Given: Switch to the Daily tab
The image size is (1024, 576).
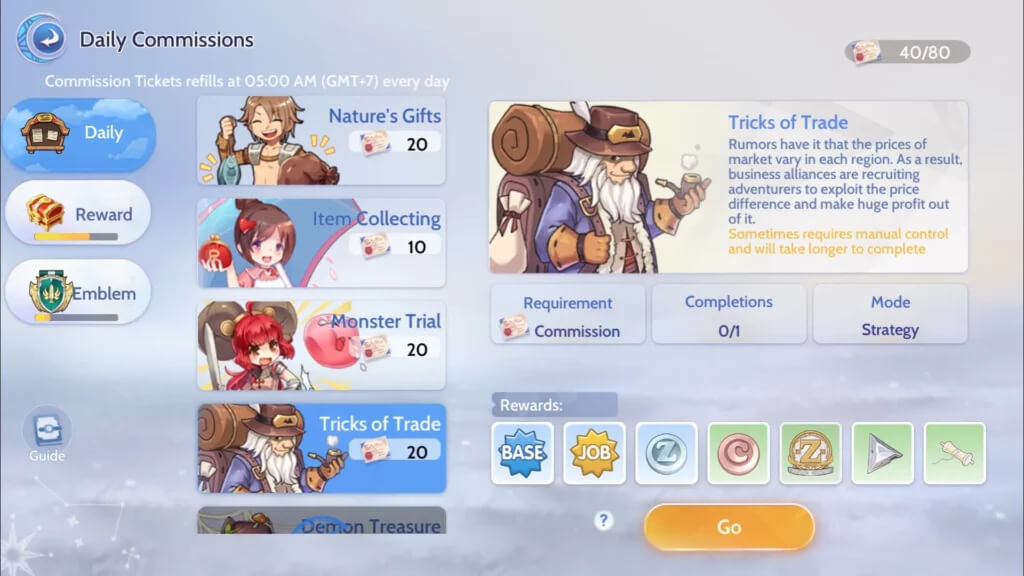Looking at the screenshot, I should [79, 134].
